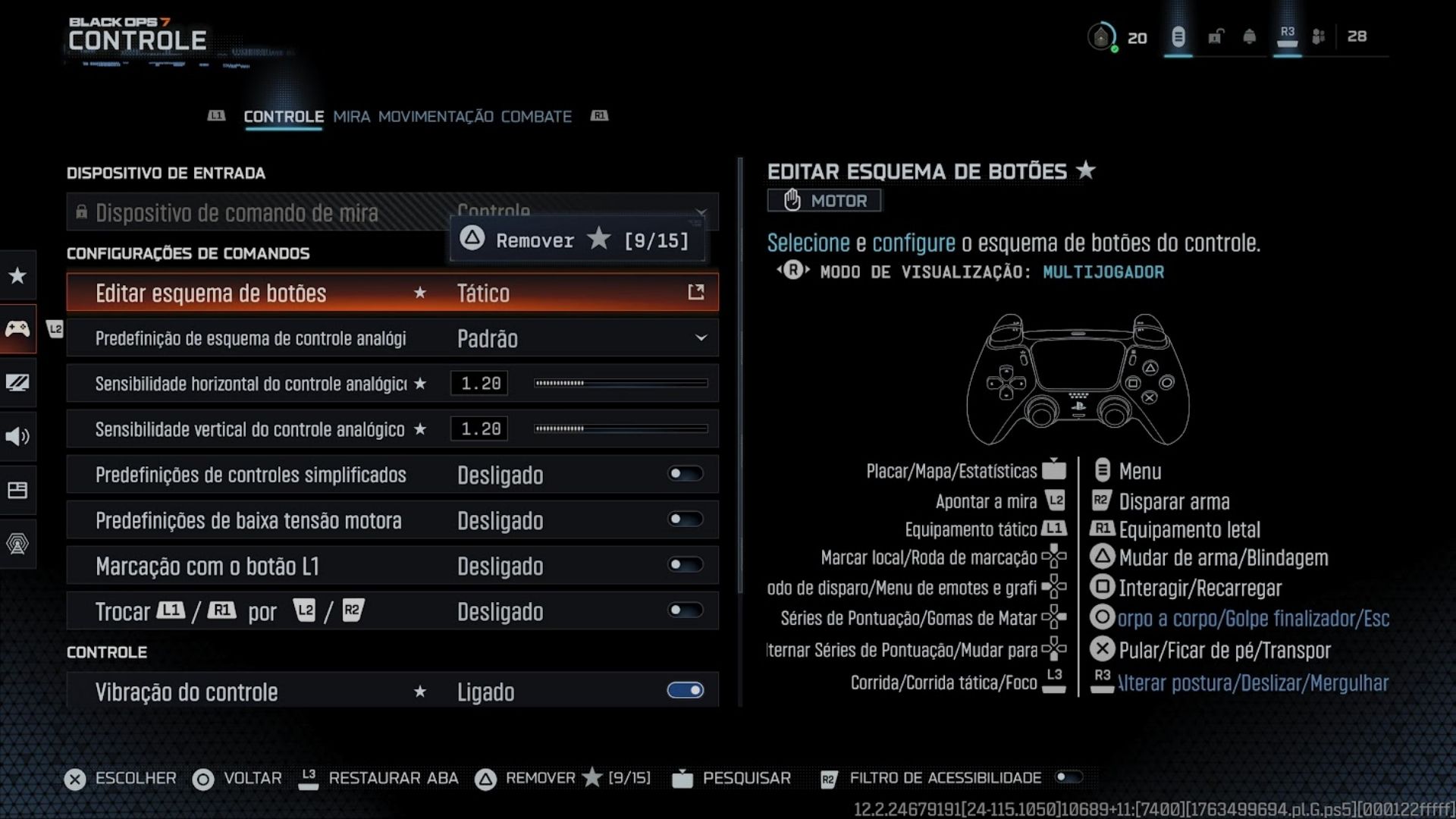The image size is (1456, 819).
Task: Toggle Predefinições de baixa tensão motora
Action: [685, 520]
